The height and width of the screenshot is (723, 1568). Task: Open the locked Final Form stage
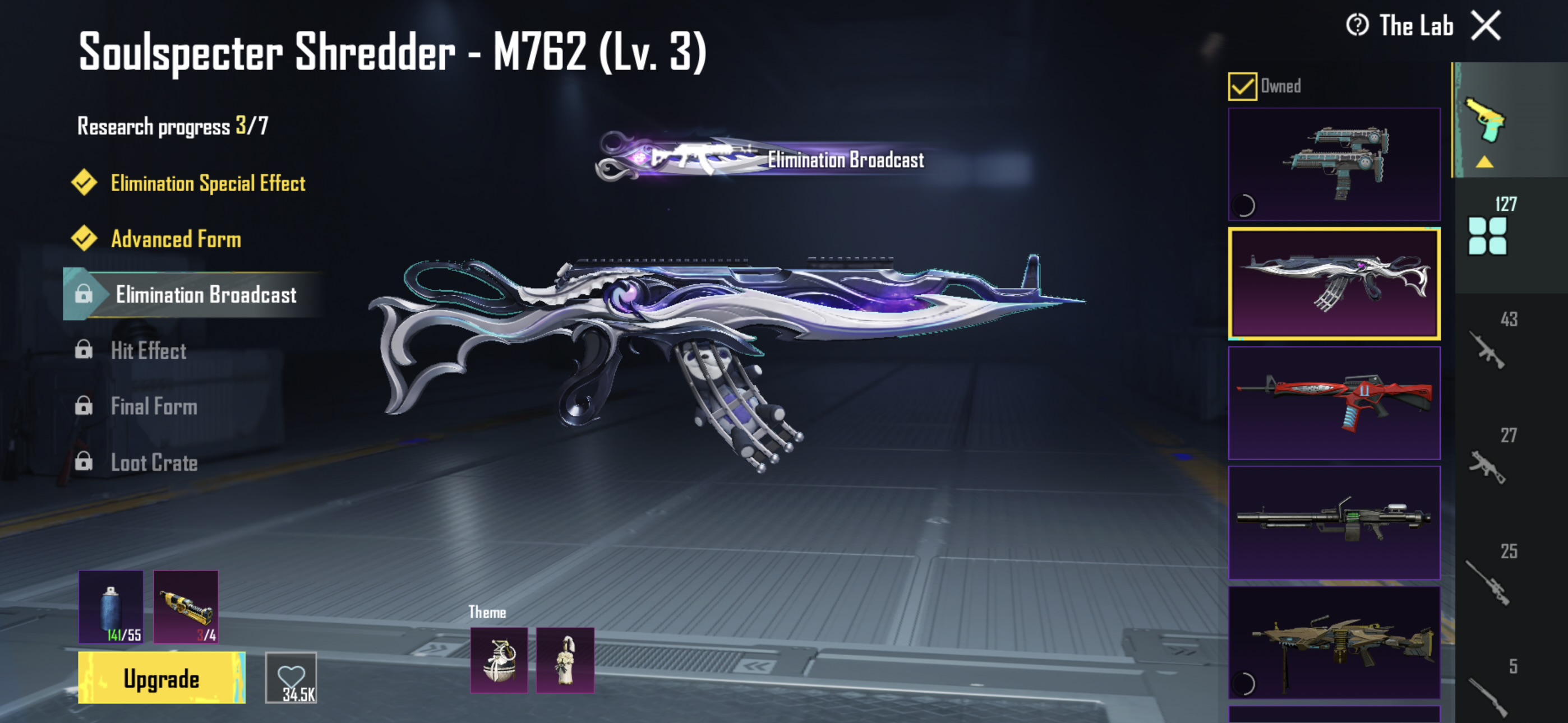pyautogui.click(x=154, y=406)
